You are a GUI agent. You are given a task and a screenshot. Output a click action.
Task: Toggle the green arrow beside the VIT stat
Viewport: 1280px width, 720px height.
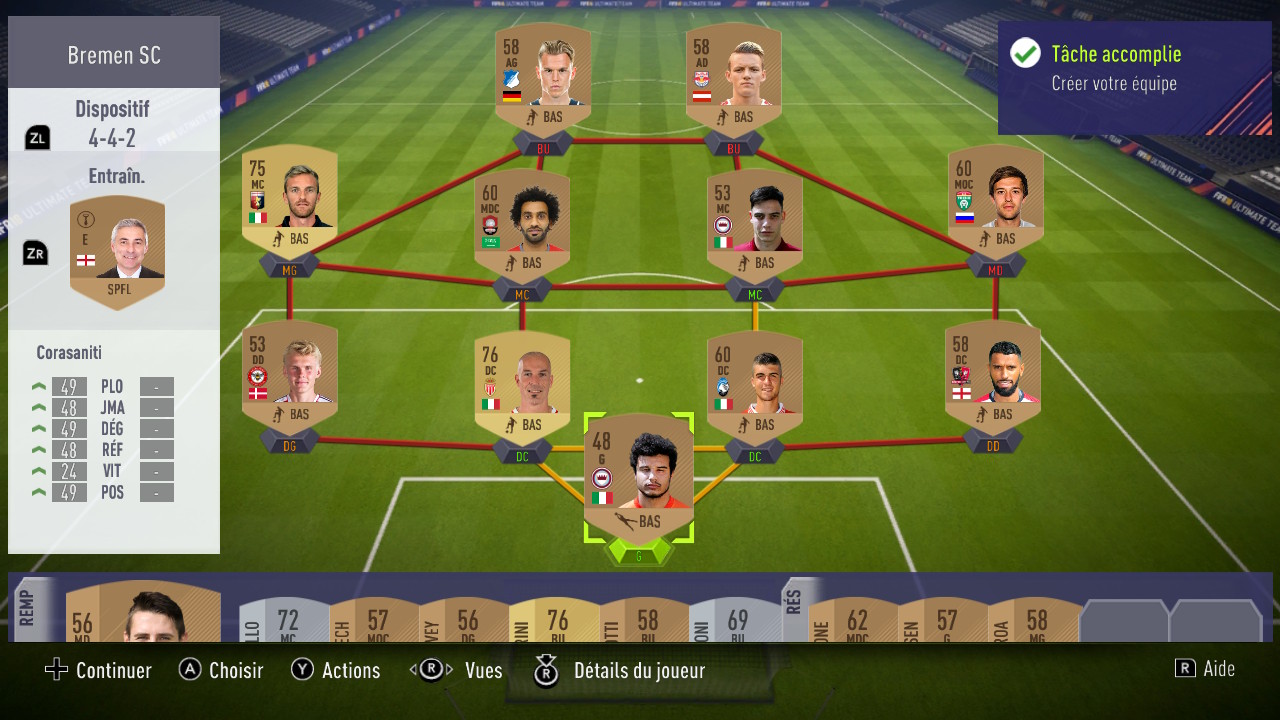click(38, 471)
